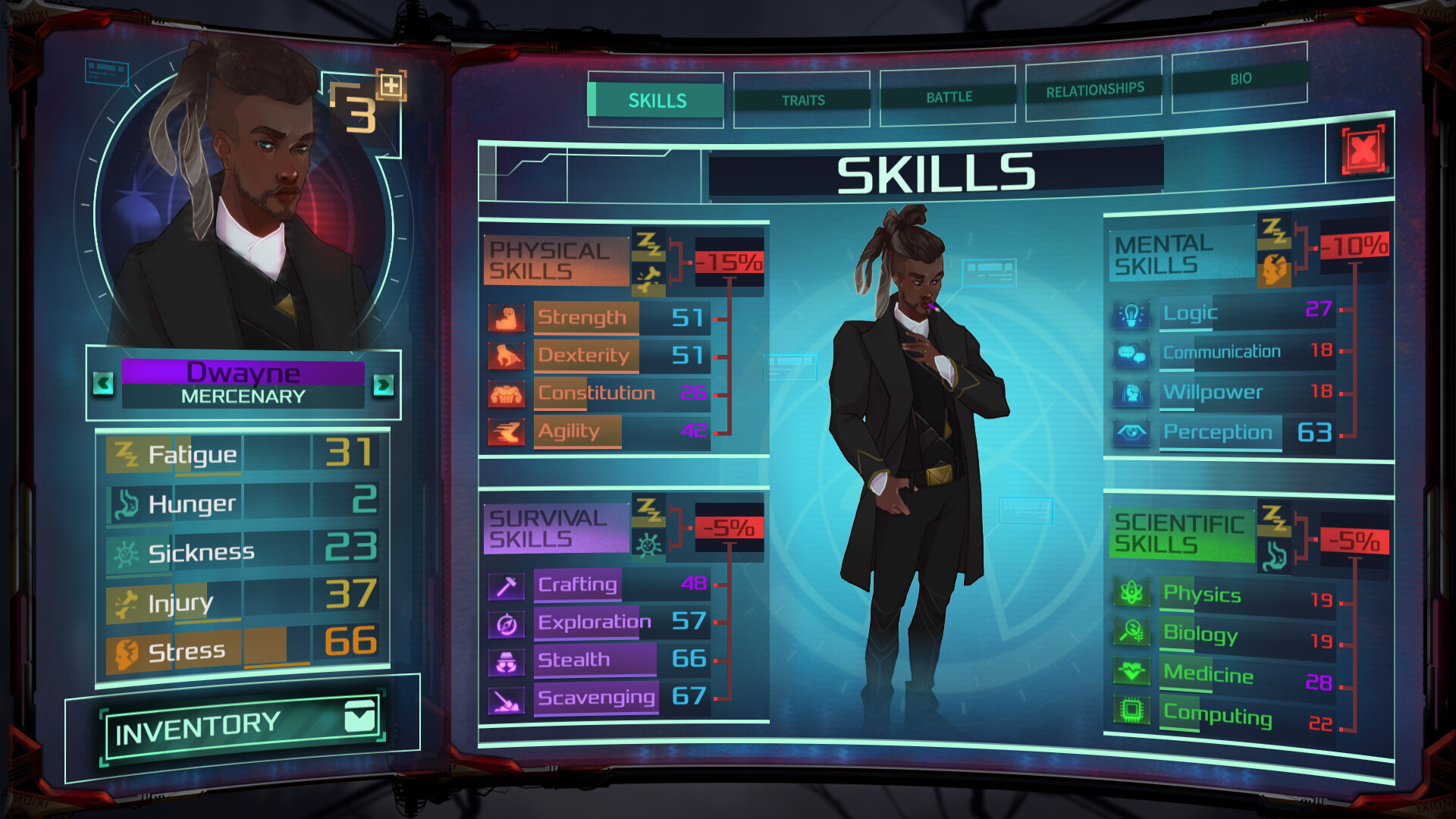Open the Traits tab
Screen dimensions: 1456x819
click(802, 100)
